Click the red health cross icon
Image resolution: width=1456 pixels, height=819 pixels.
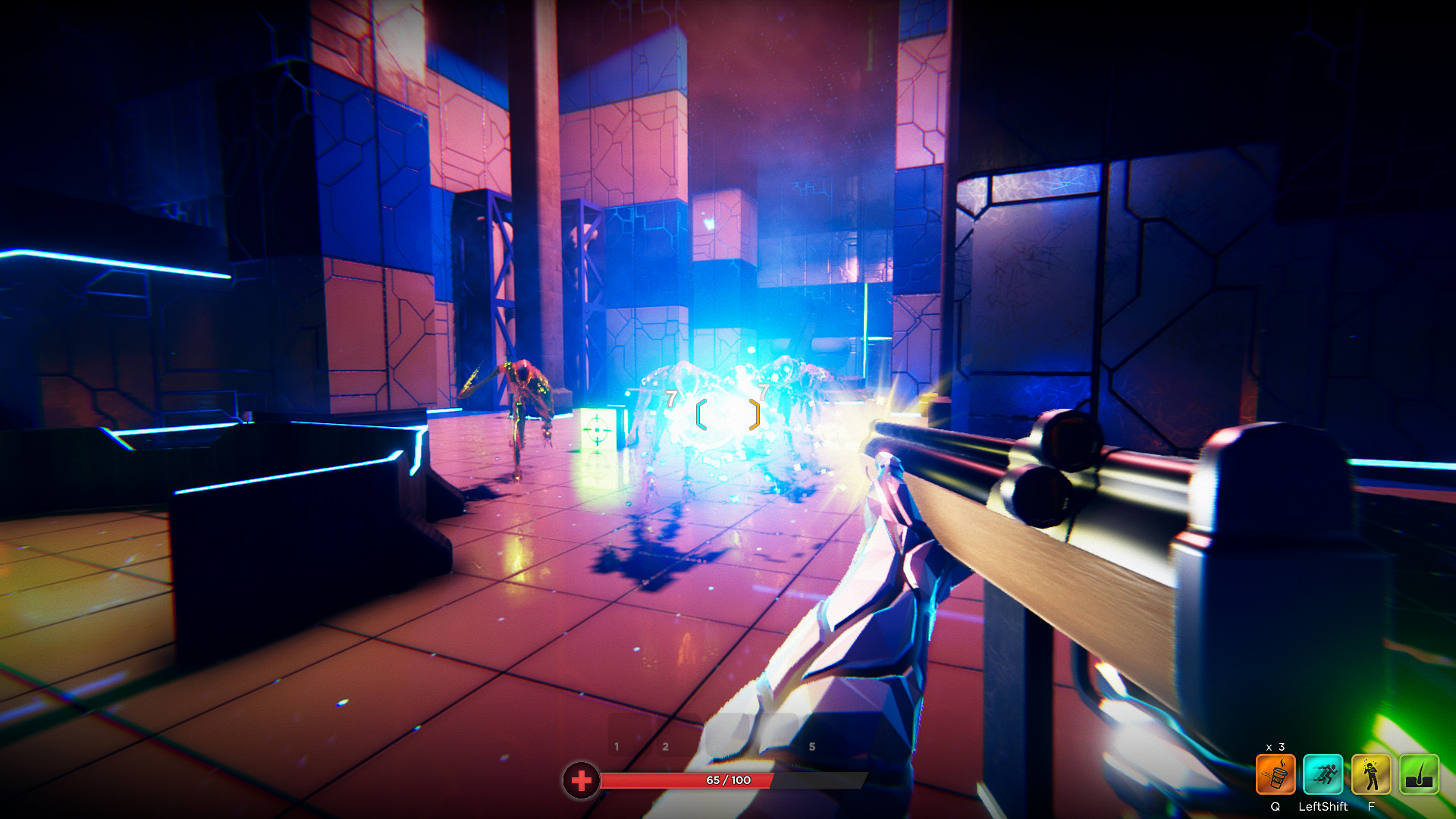click(581, 779)
